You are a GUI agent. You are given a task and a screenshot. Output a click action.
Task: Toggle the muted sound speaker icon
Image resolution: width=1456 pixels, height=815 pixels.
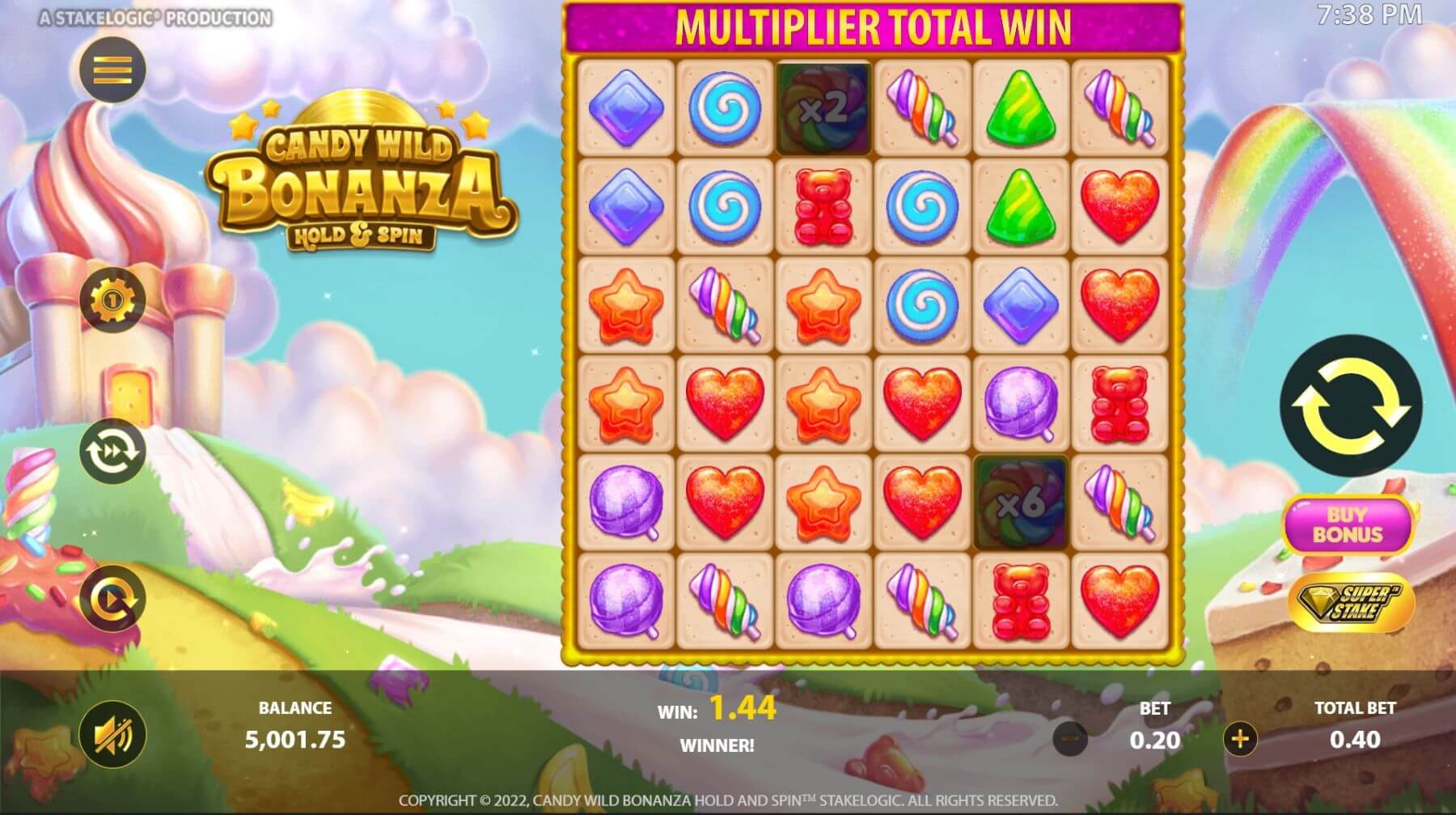pos(112,735)
